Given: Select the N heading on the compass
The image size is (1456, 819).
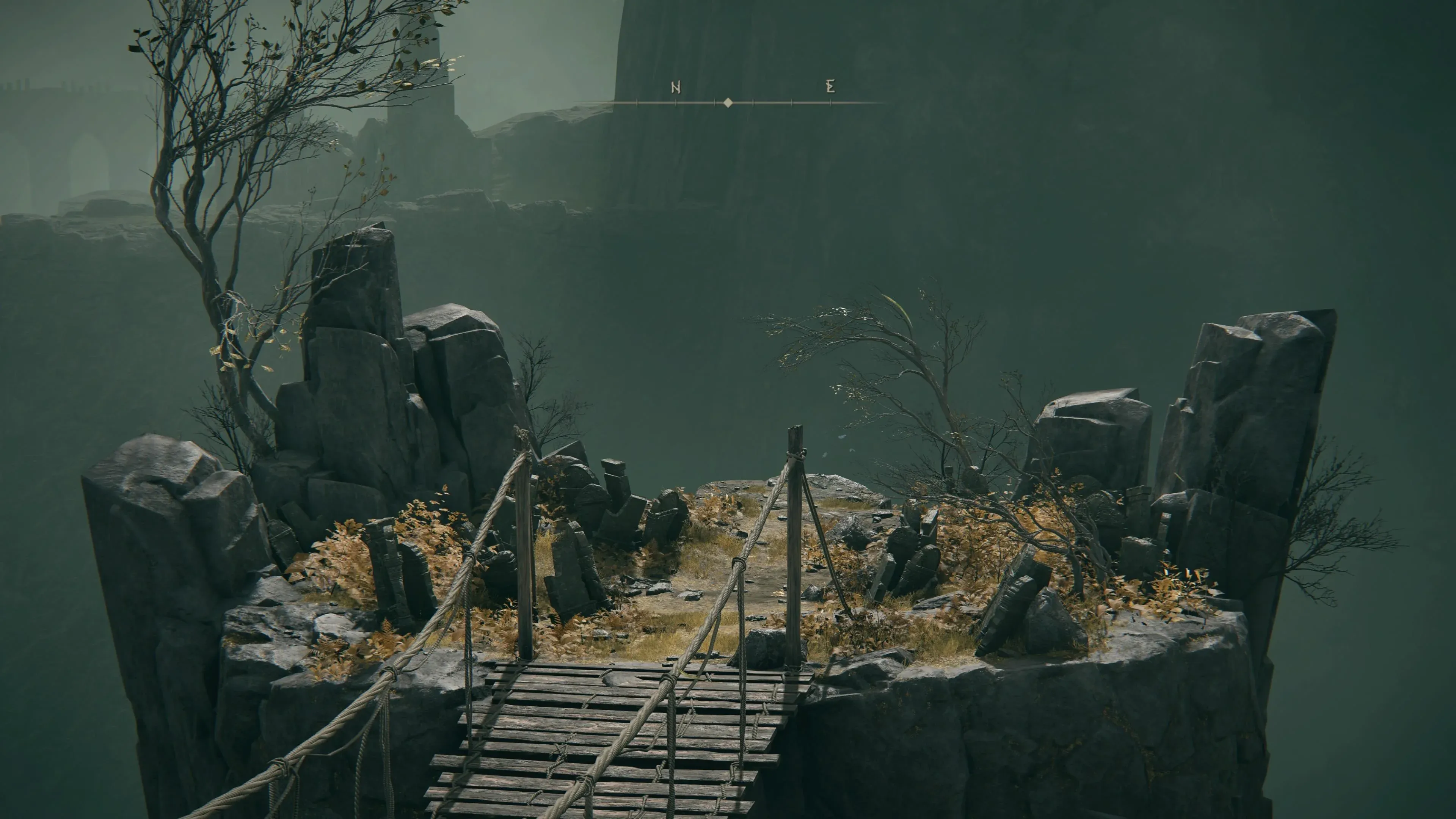Looking at the screenshot, I should 675,87.
